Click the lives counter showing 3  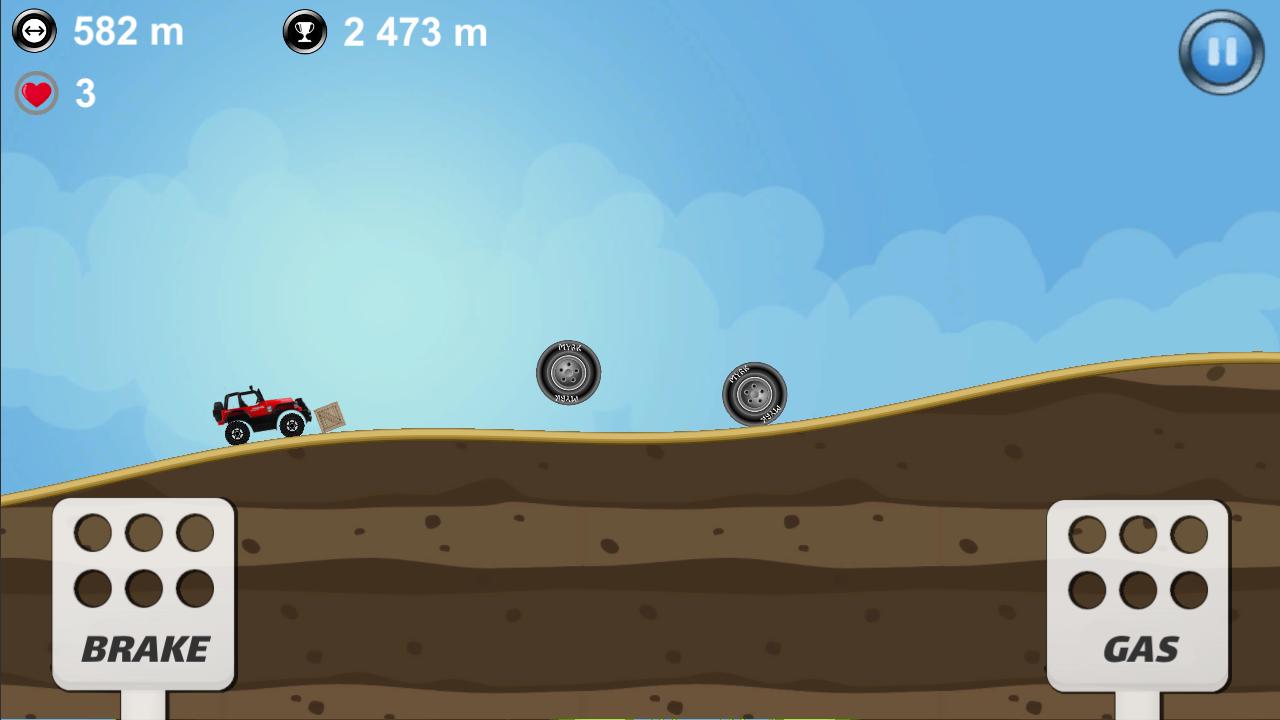(85, 94)
